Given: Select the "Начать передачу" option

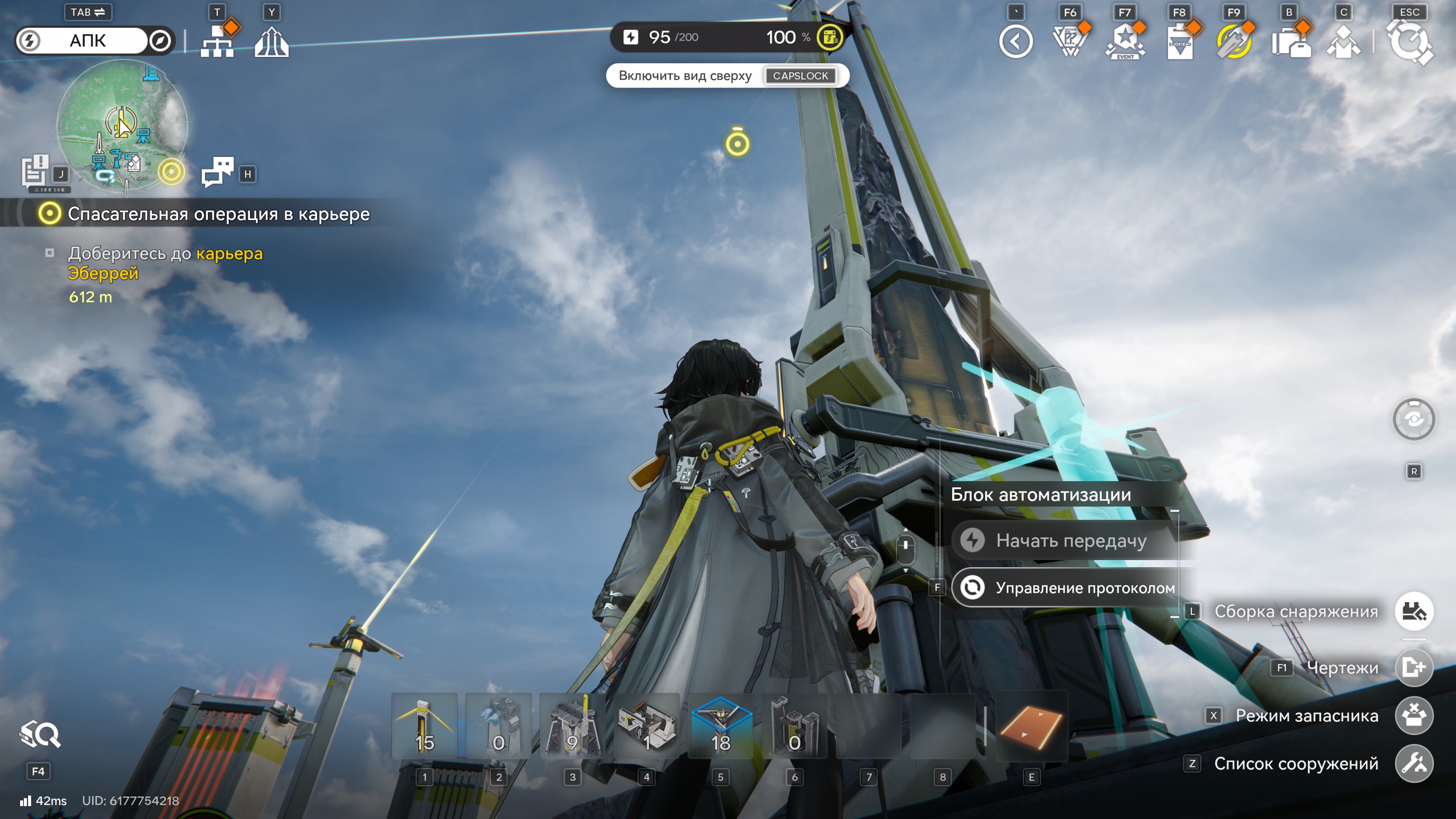Looking at the screenshot, I should pos(1070,541).
